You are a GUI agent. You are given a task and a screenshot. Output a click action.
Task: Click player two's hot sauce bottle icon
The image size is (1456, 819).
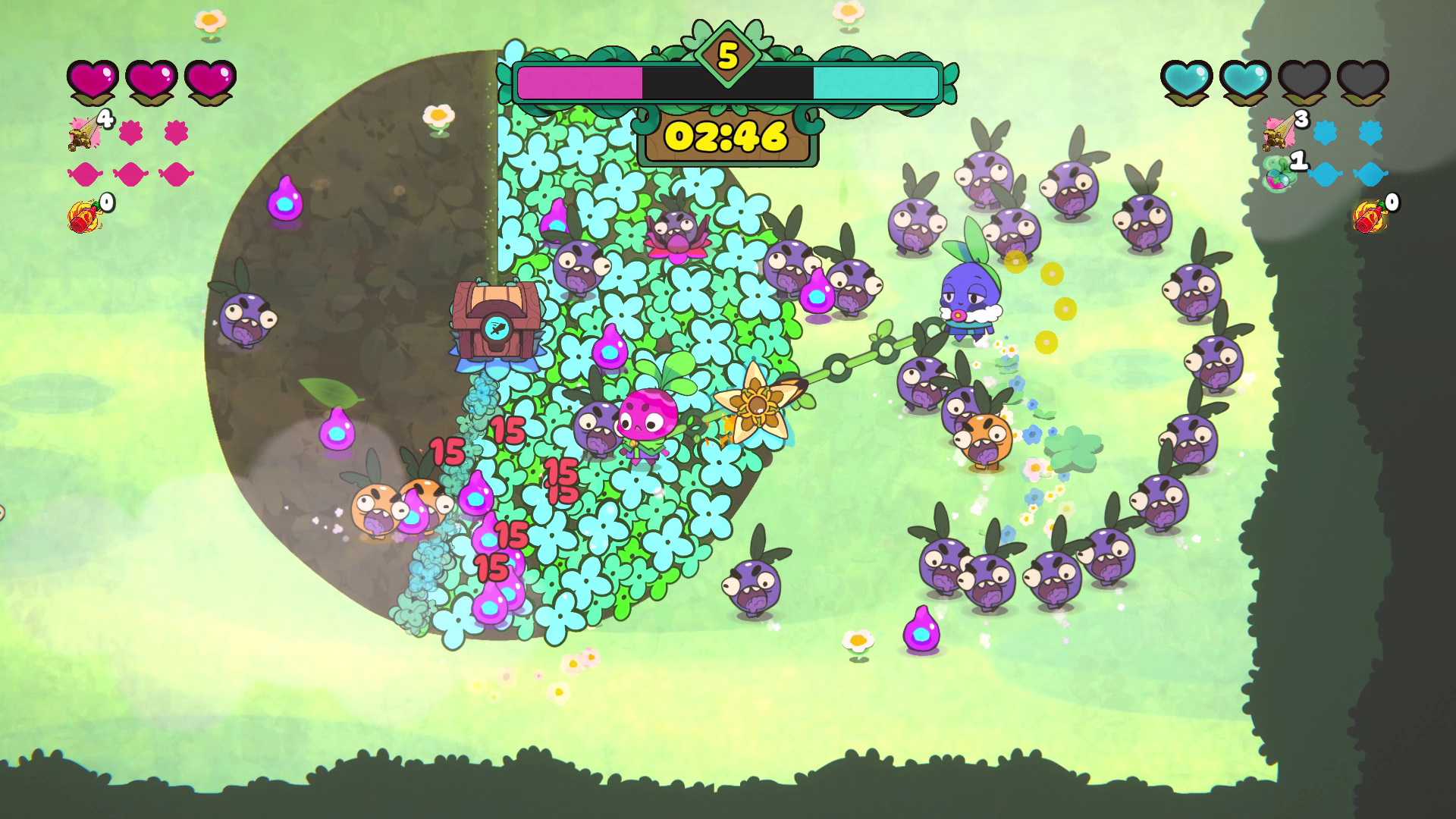[1370, 215]
